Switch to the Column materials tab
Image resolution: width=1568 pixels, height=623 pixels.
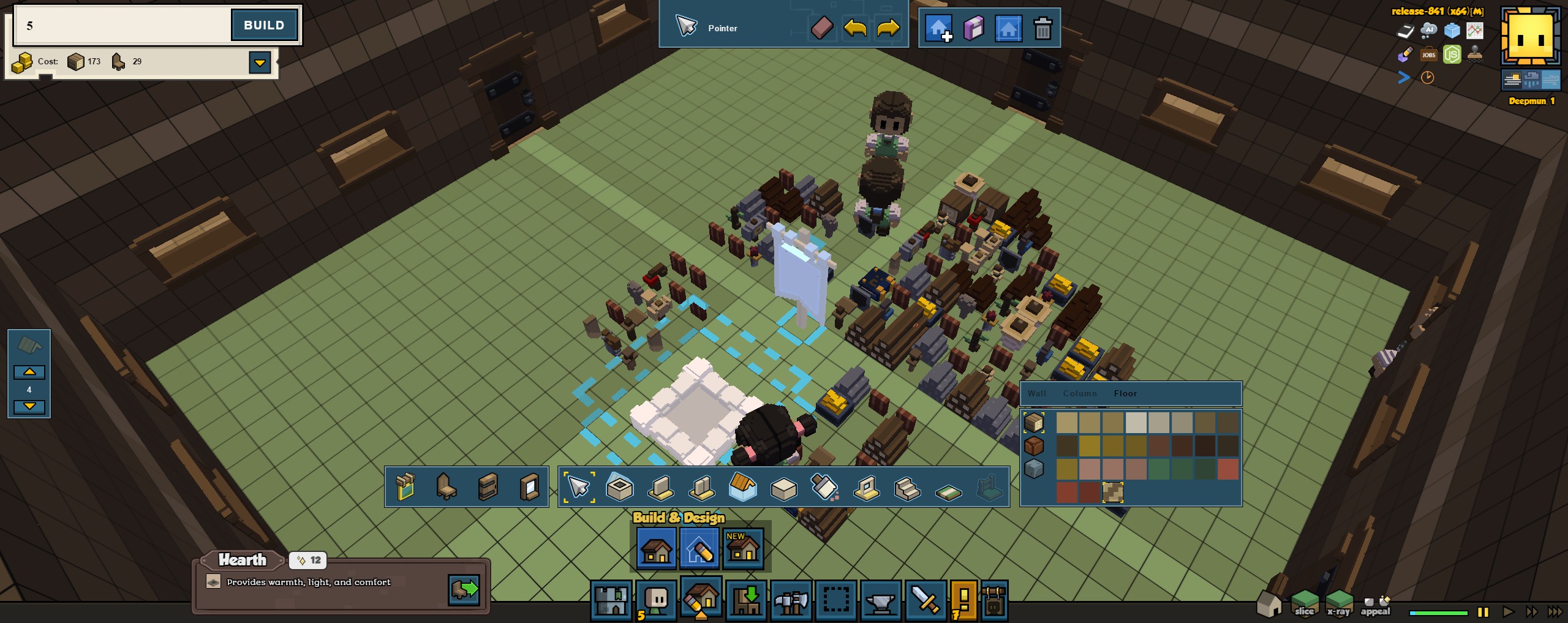[1080, 393]
